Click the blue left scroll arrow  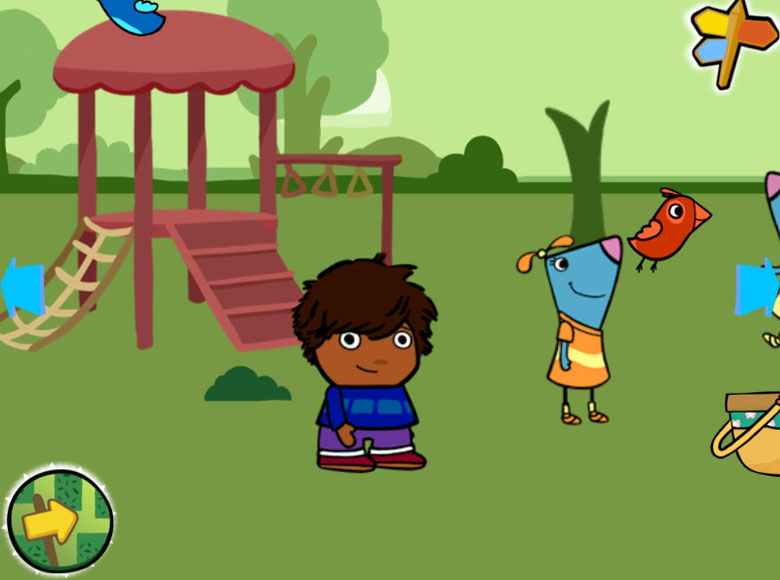click(x=23, y=288)
